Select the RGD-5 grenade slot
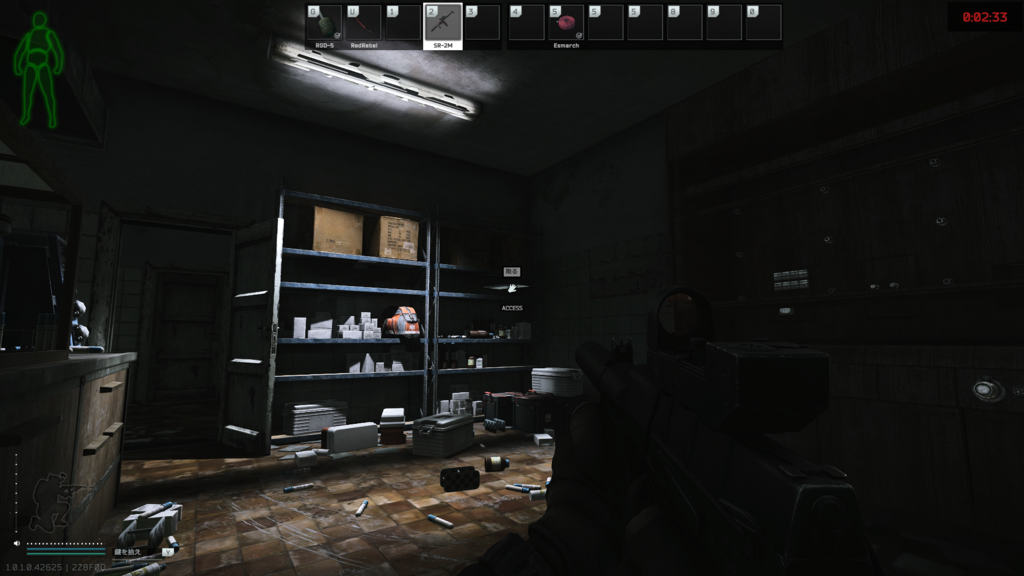The height and width of the screenshot is (576, 1024). click(324, 23)
